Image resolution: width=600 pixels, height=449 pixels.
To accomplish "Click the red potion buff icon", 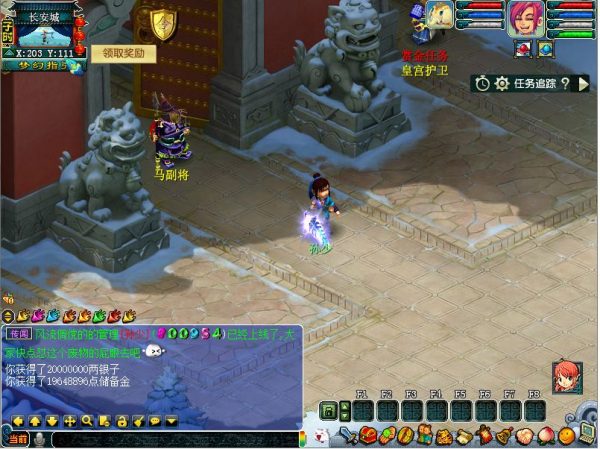I will pos(524,48).
